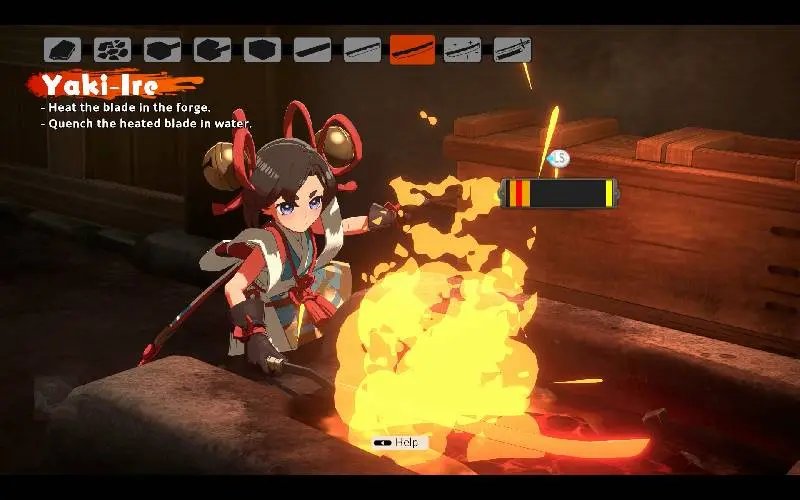Choose the sparkling polished blade step icon

tap(462, 49)
